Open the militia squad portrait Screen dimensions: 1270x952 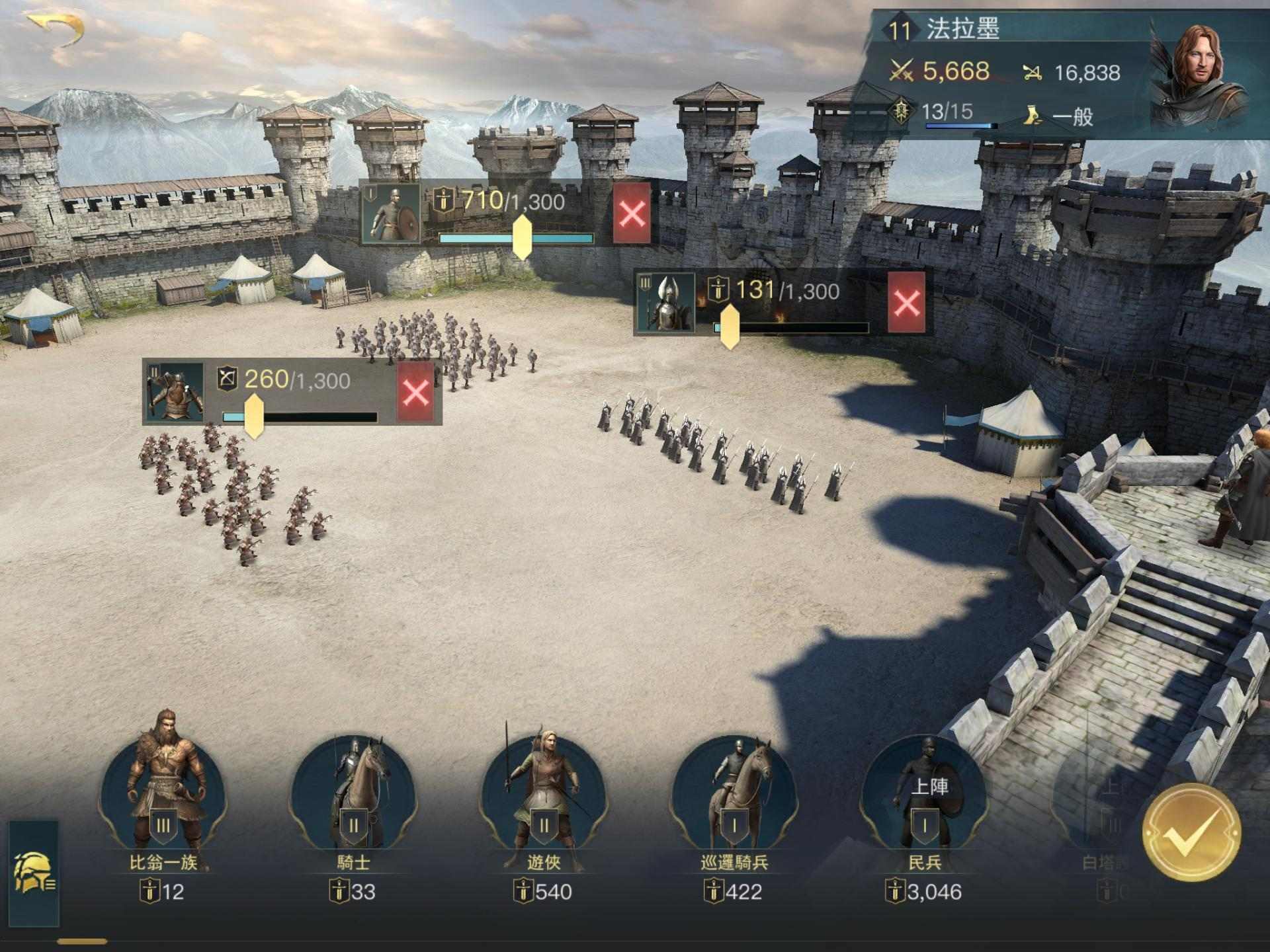click(392, 214)
